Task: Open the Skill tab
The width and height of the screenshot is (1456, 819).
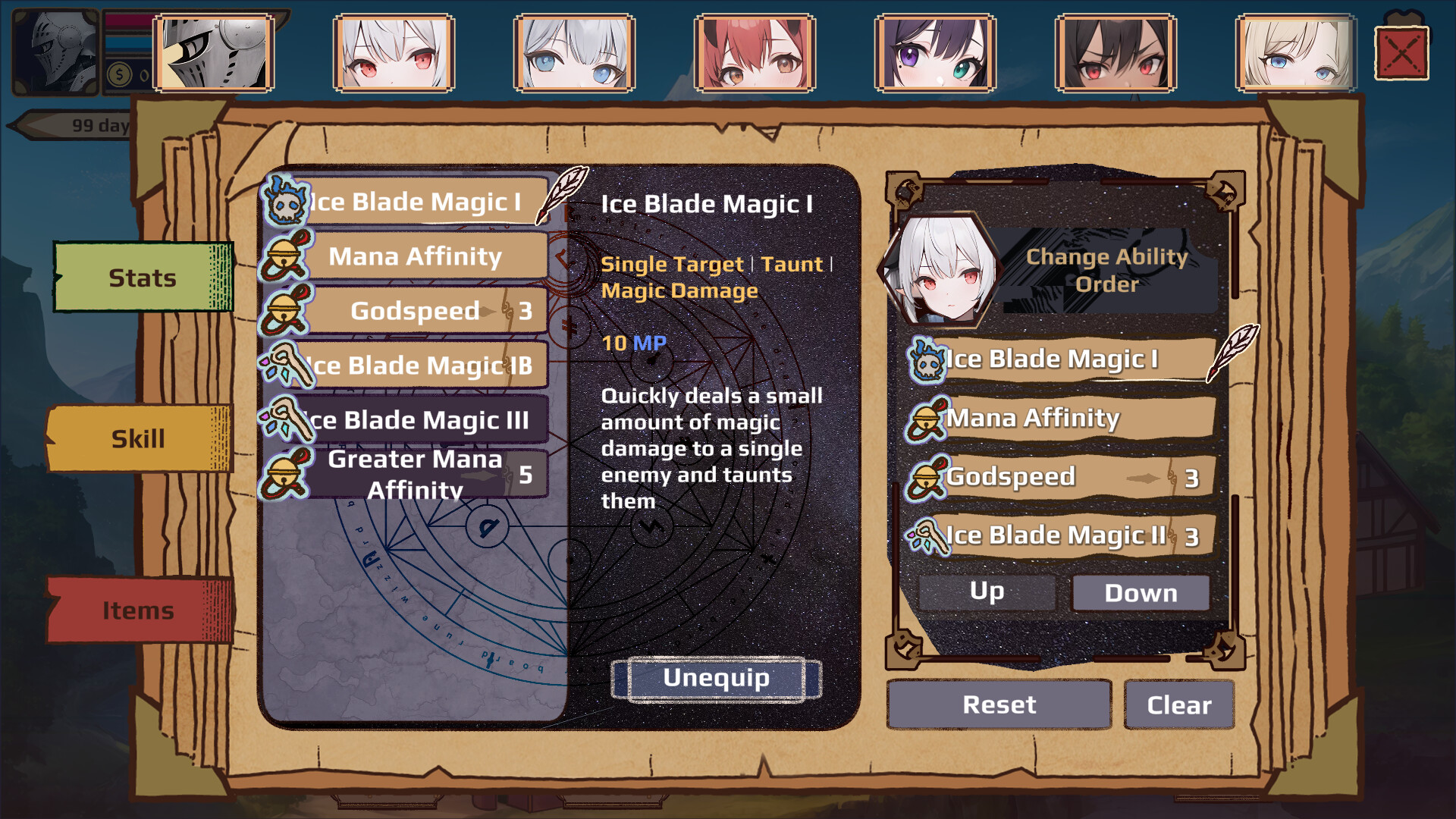Action: (x=140, y=438)
